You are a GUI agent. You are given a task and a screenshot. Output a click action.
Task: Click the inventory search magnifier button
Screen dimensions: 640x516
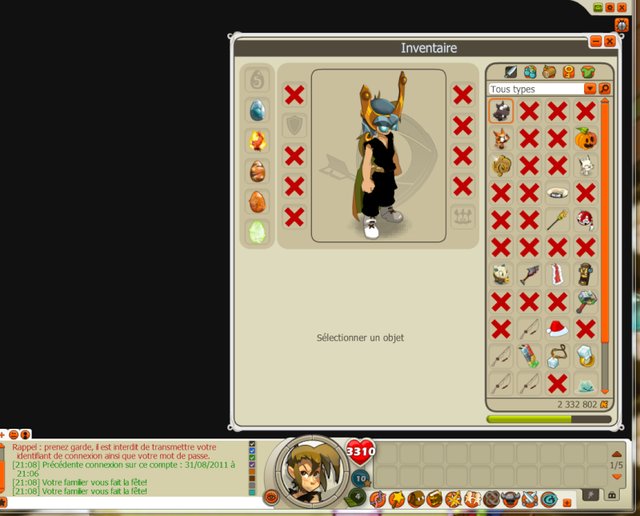point(604,89)
